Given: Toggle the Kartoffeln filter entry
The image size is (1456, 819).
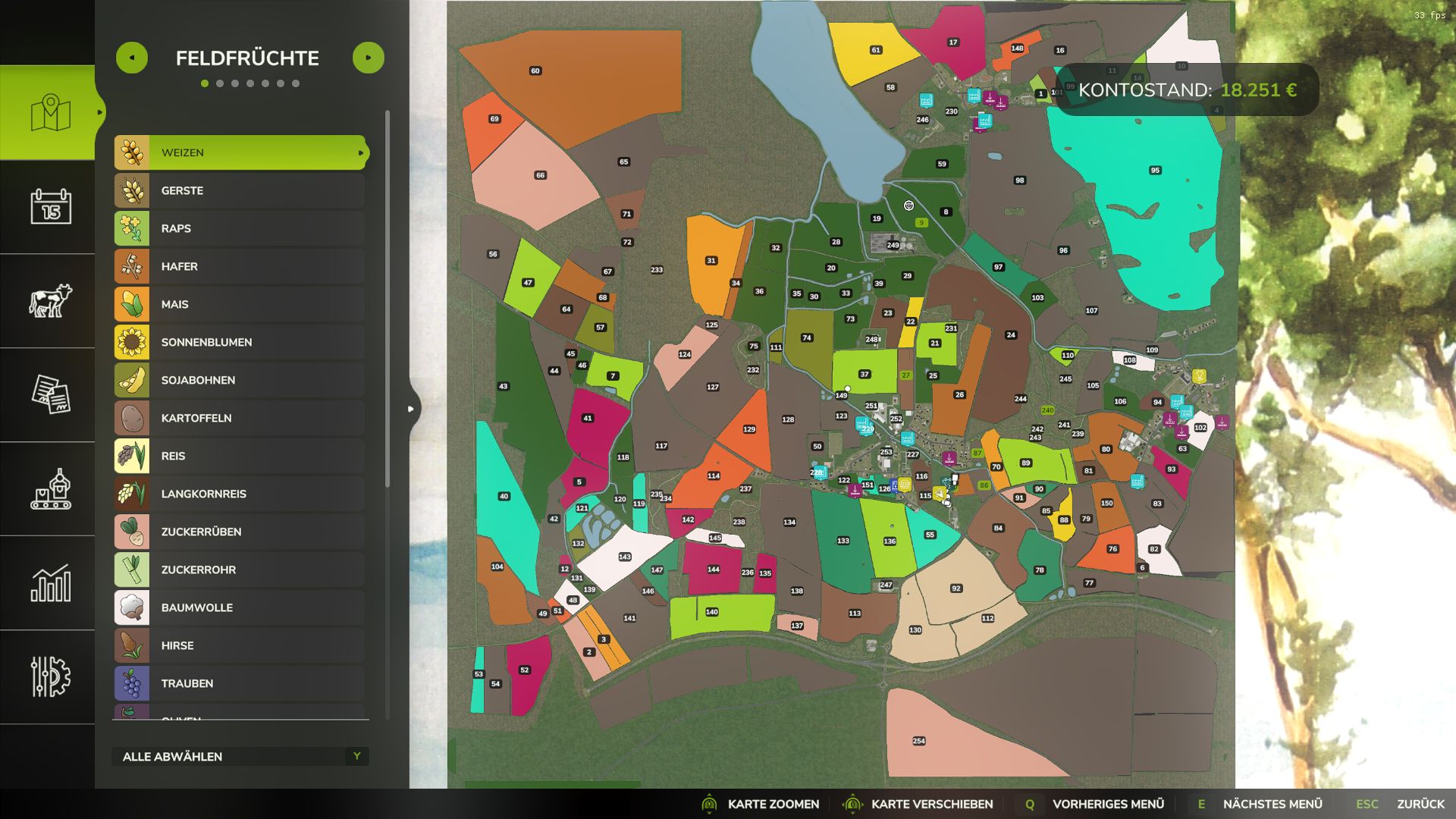Looking at the screenshot, I should (x=240, y=418).
